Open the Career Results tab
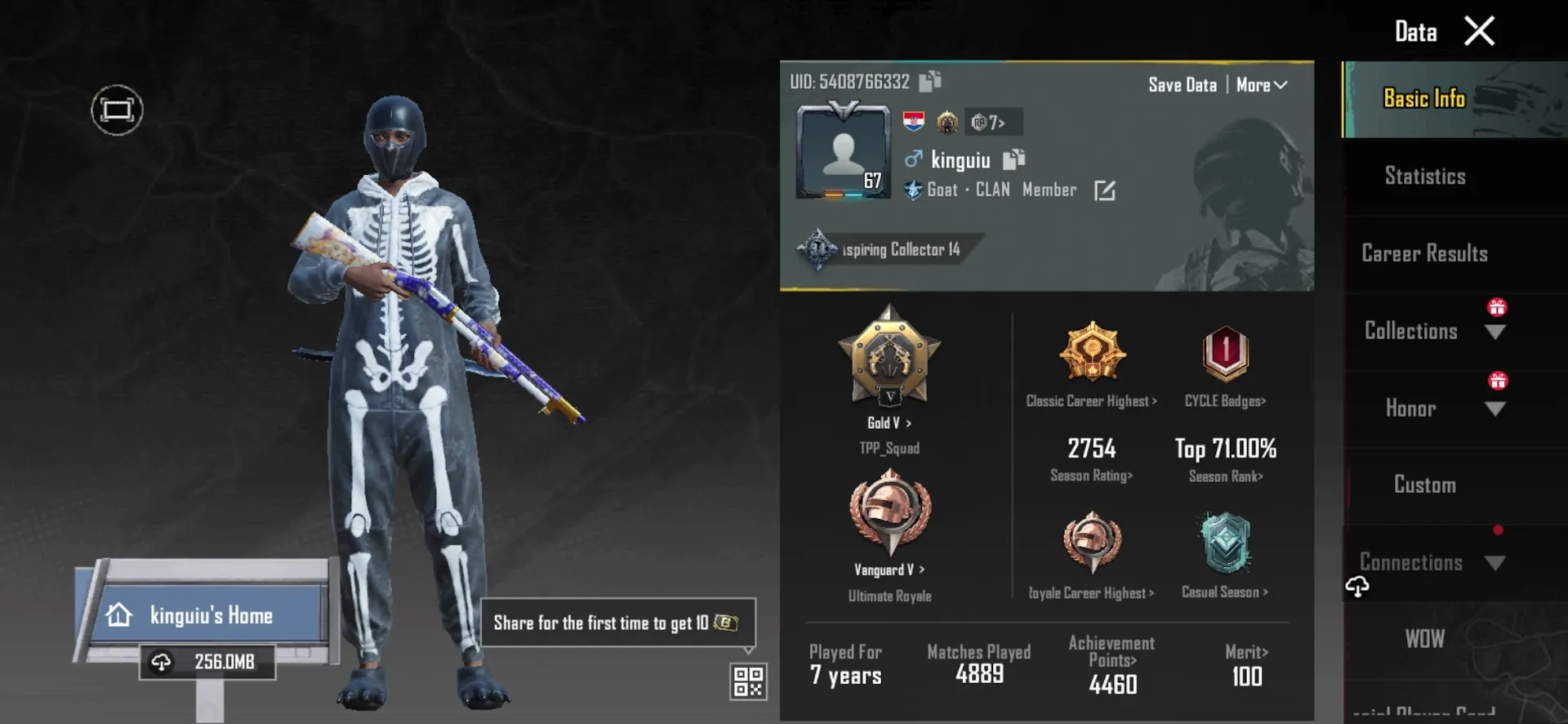The image size is (1568, 724). point(1424,253)
